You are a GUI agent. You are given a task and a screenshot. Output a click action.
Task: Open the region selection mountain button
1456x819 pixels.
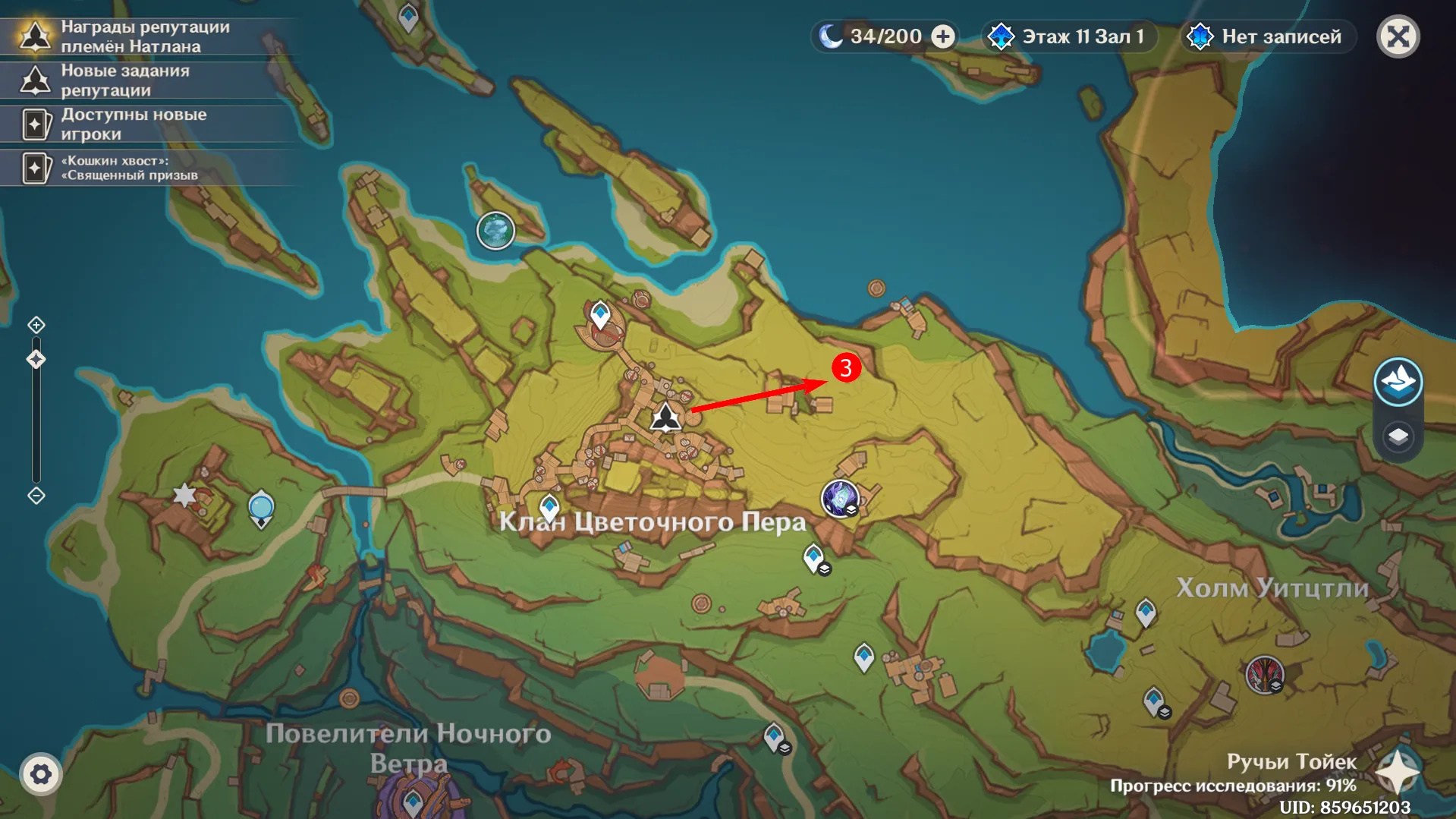click(1398, 381)
